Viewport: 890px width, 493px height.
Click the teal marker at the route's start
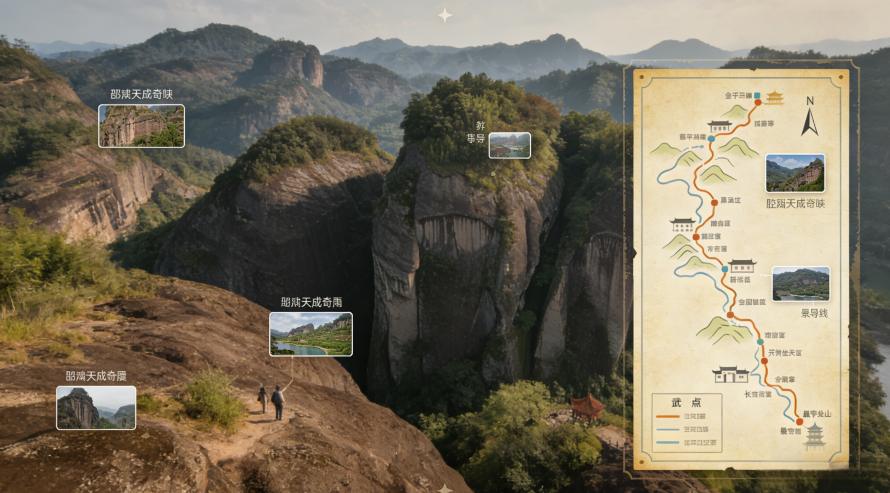point(757,97)
